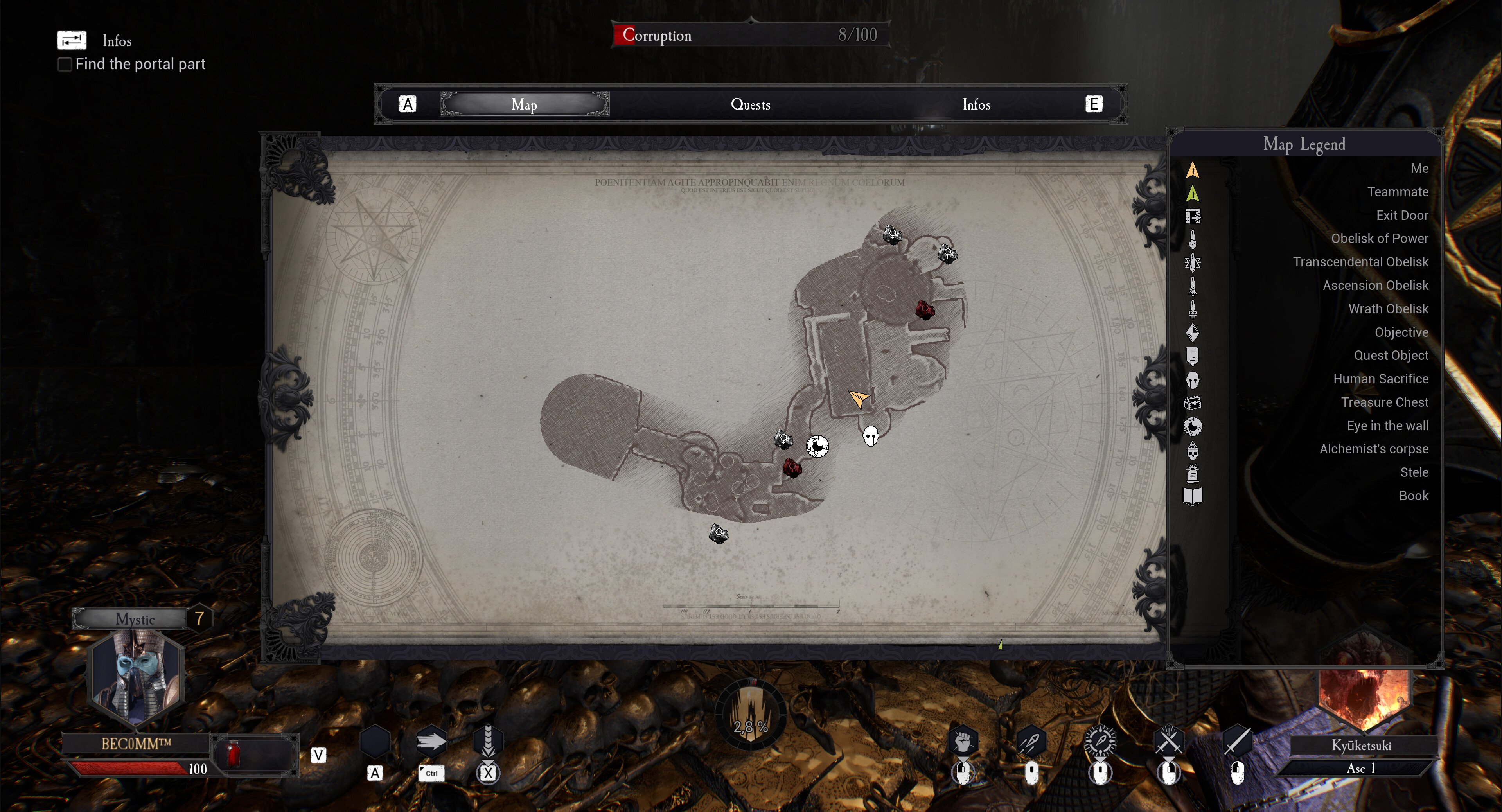Click the Human Sacrifice skull marker on map
This screenshot has height=812, width=1502.
tap(871, 435)
